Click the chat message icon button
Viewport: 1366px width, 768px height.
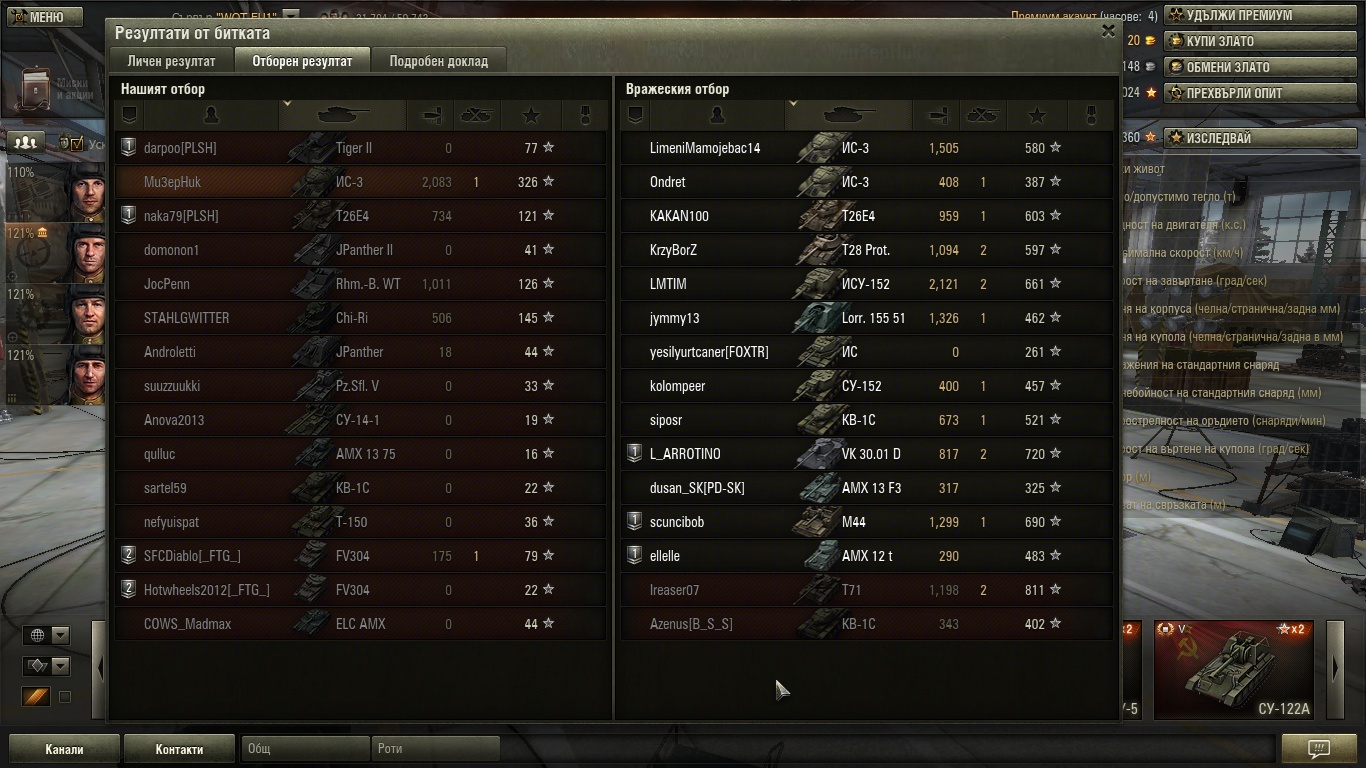[1318, 748]
